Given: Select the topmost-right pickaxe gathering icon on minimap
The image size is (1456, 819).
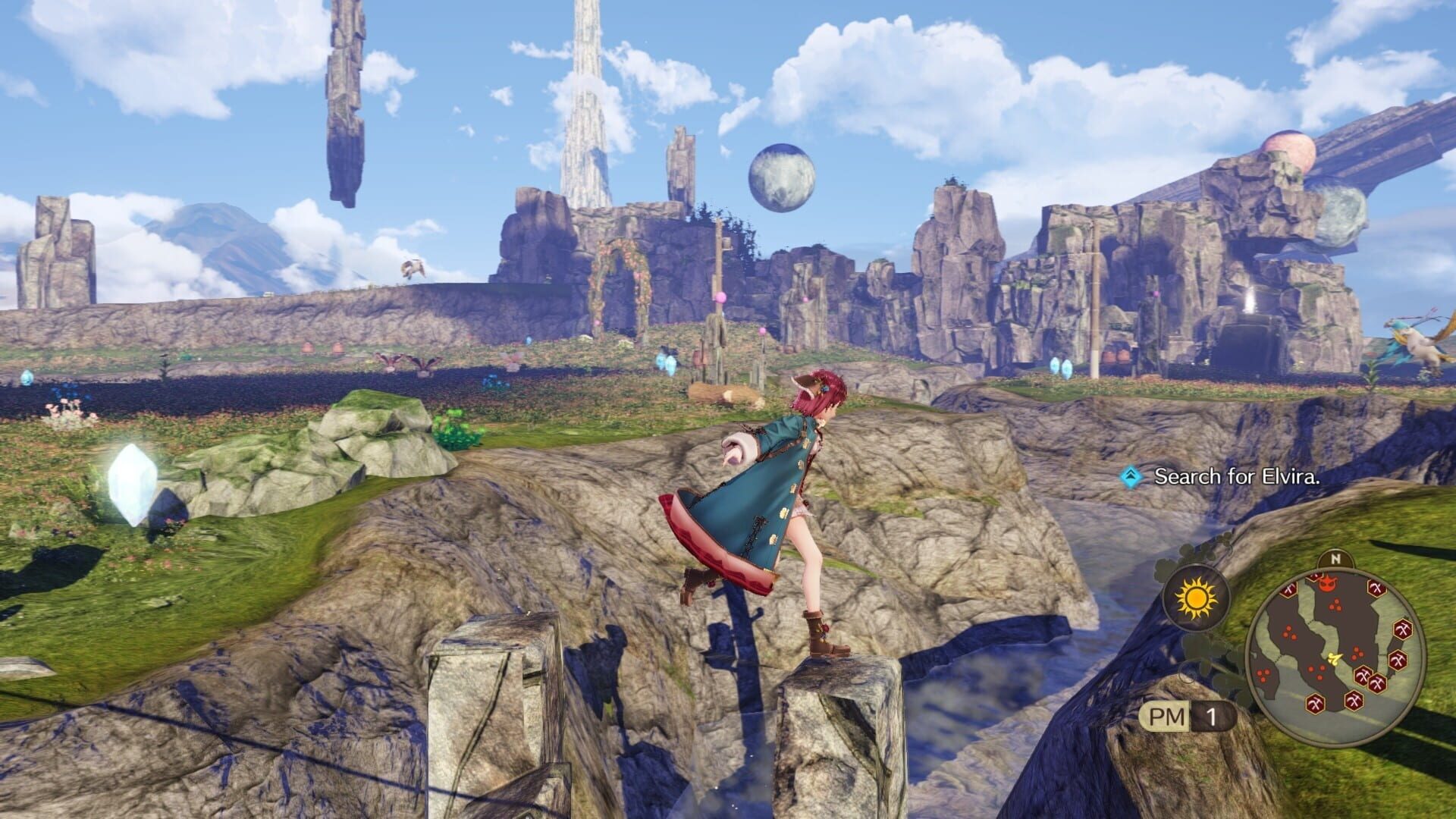Looking at the screenshot, I should pos(1376,588).
